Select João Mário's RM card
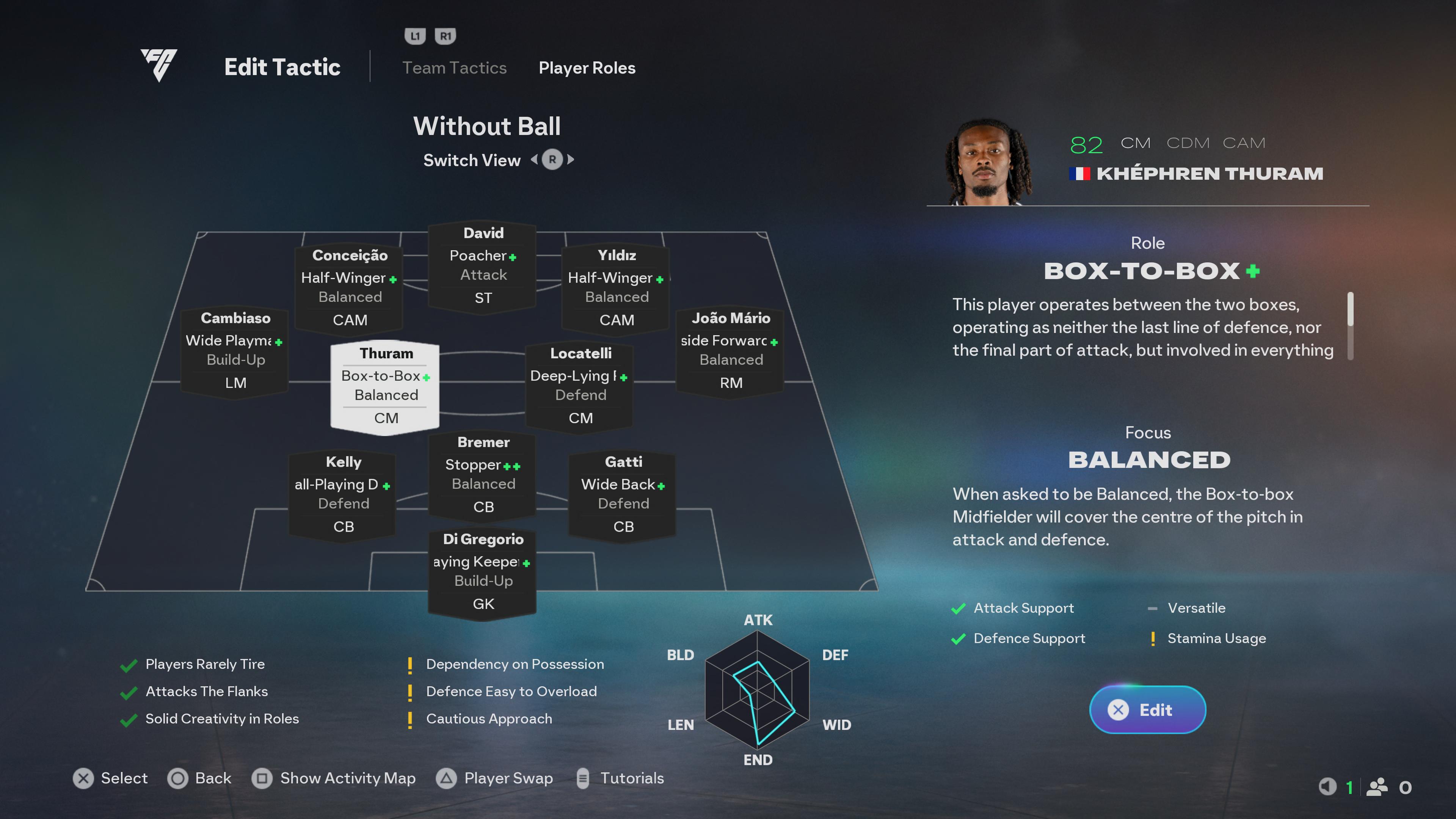Image resolution: width=1456 pixels, height=819 pixels. (x=730, y=350)
